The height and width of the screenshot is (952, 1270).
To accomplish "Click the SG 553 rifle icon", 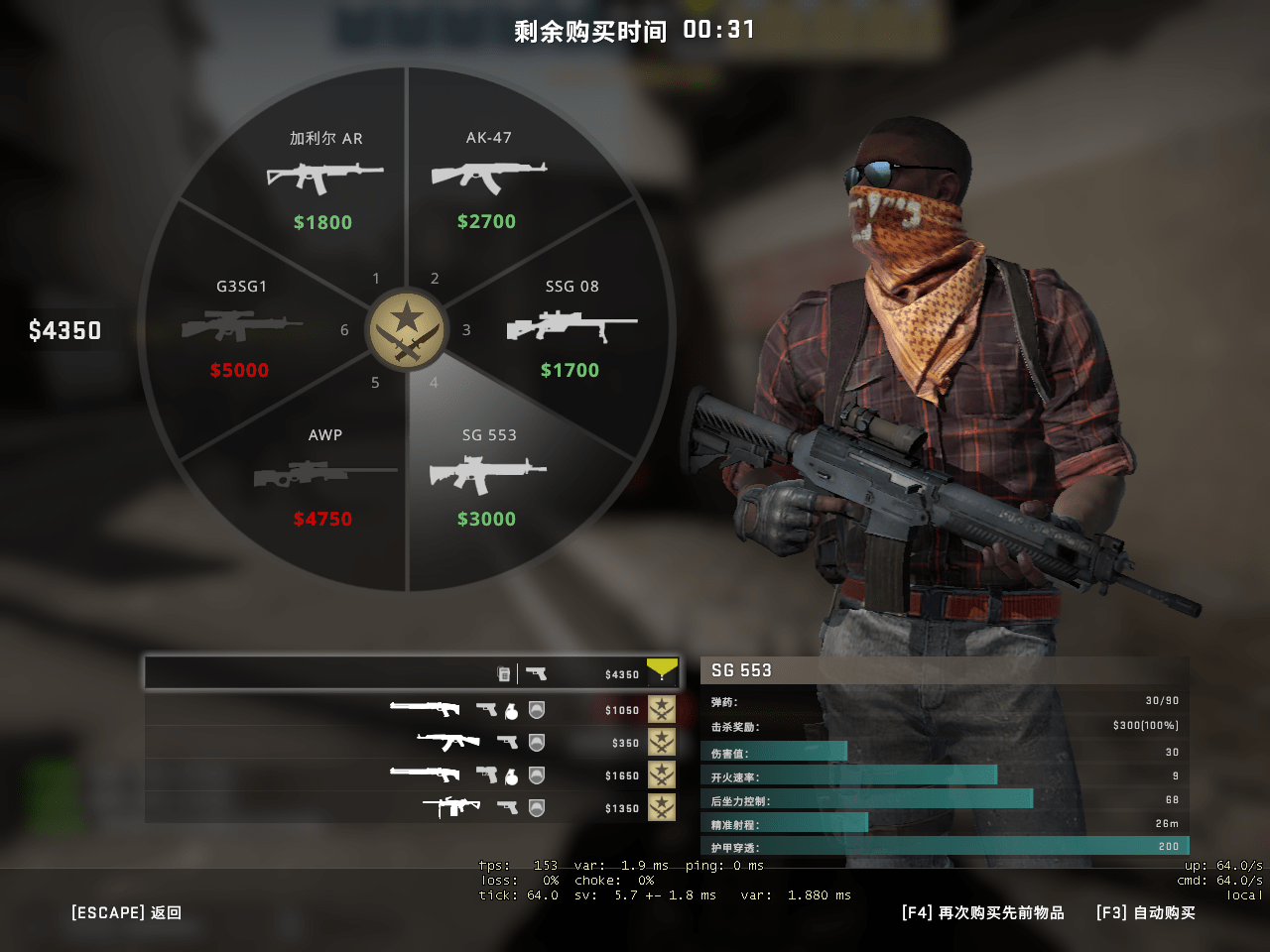I will (487, 474).
